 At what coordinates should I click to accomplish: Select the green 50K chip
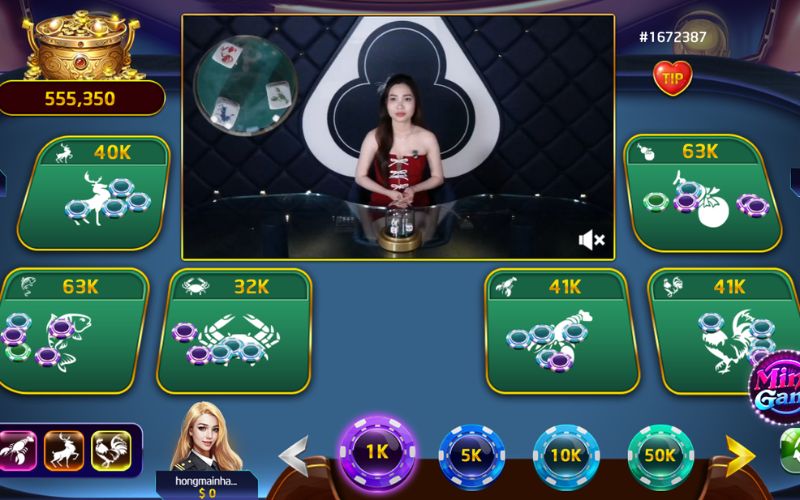pos(660,455)
